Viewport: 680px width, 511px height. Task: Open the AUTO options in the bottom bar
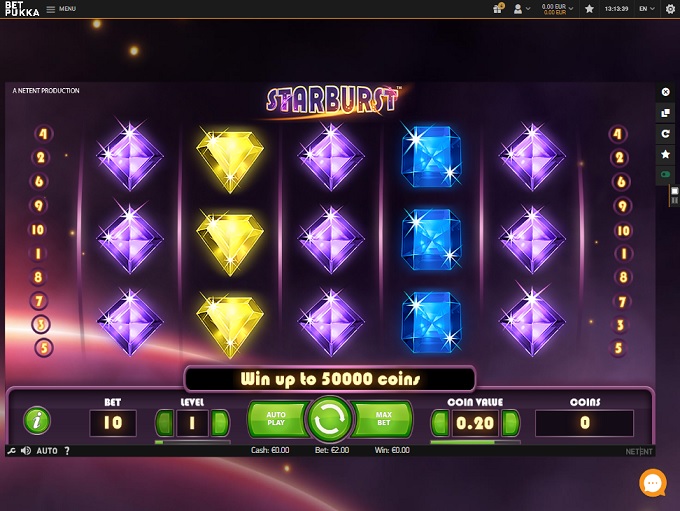click(47, 451)
